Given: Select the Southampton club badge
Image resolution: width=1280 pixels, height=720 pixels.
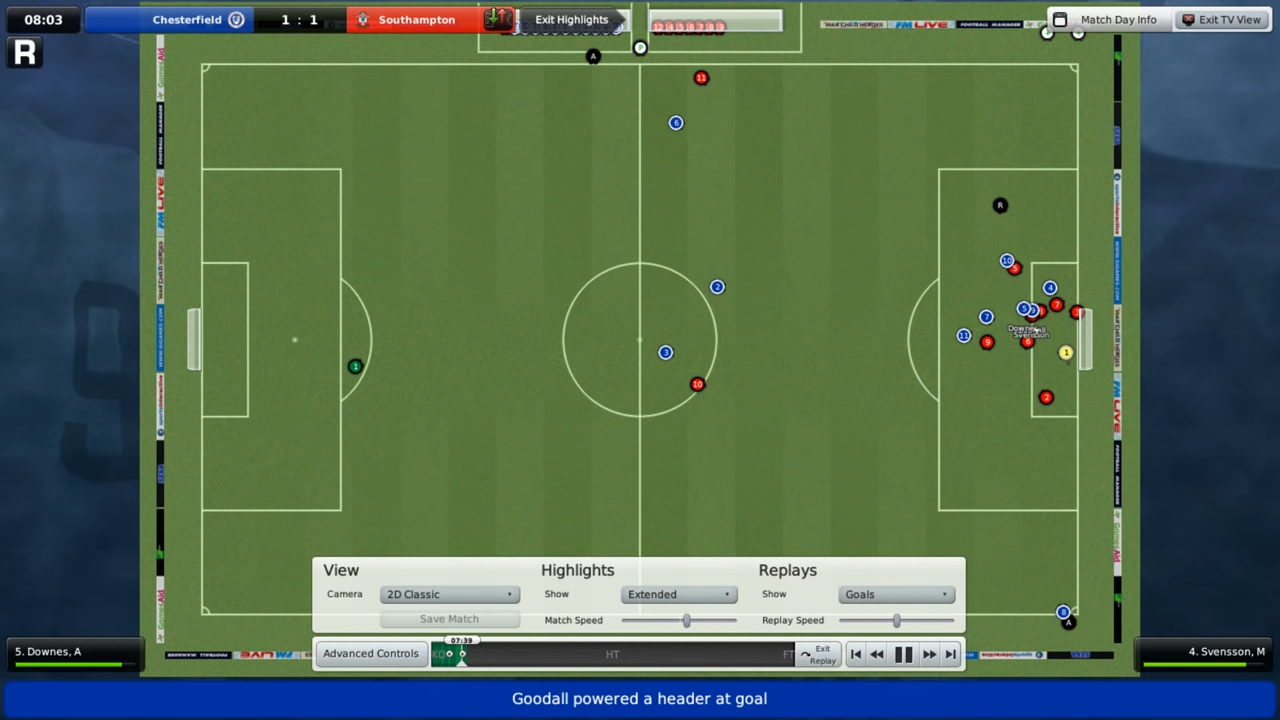Looking at the screenshot, I should [x=363, y=19].
